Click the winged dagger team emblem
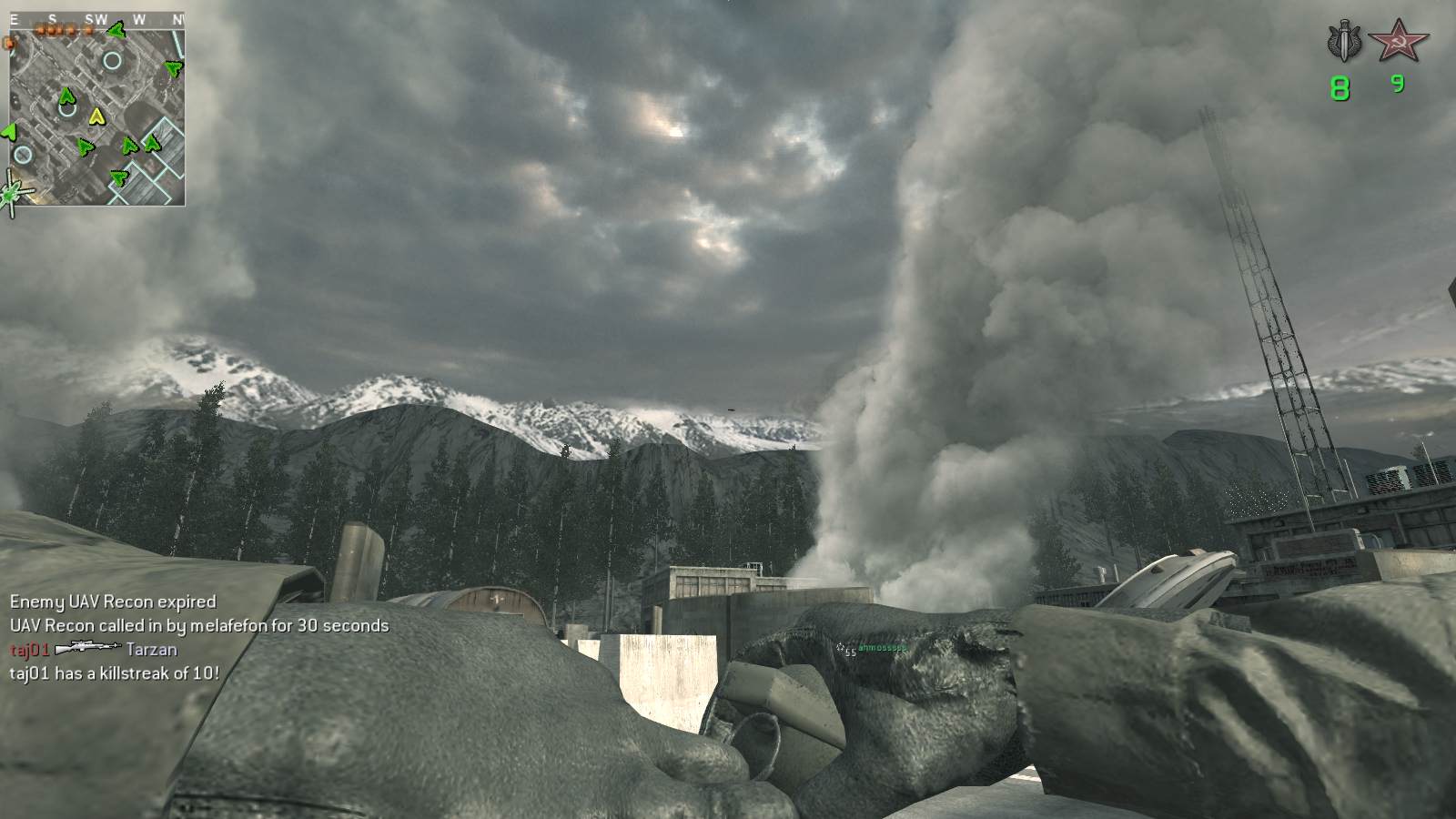 tap(1343, 42)
